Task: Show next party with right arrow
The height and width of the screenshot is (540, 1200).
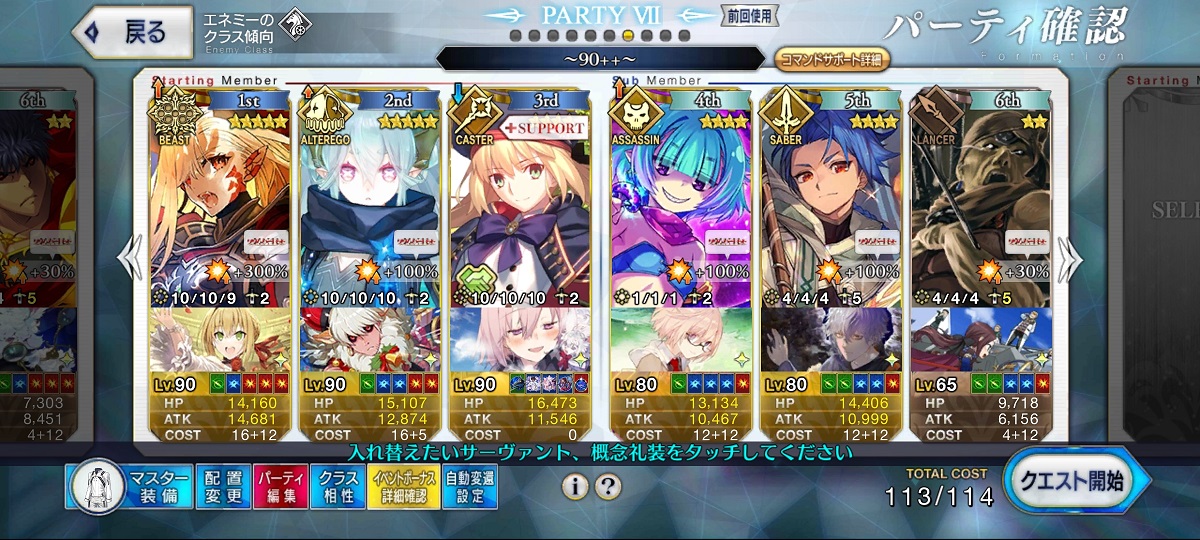Action: 1071,260
